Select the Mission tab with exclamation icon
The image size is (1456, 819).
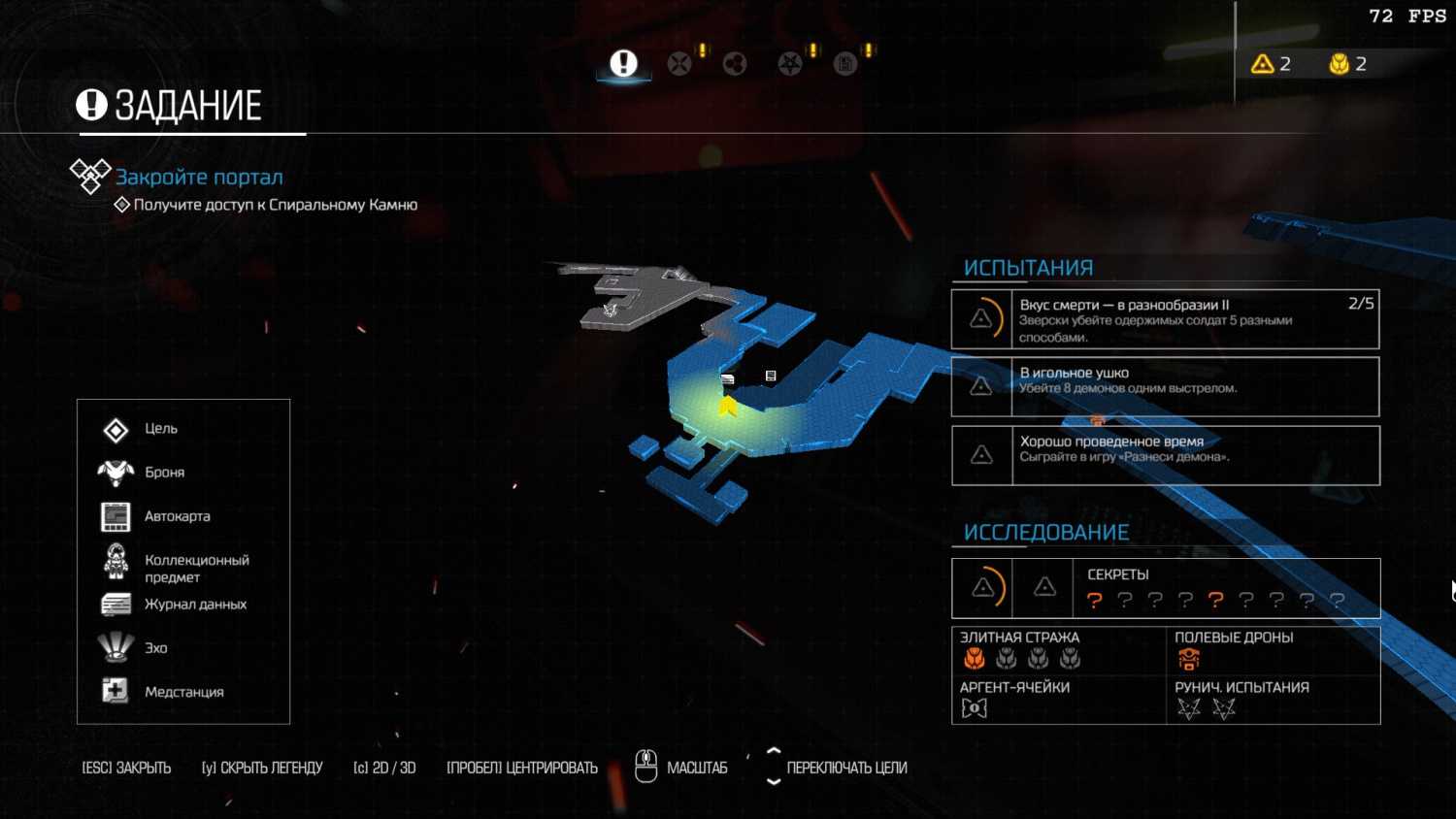coord(623,64)
